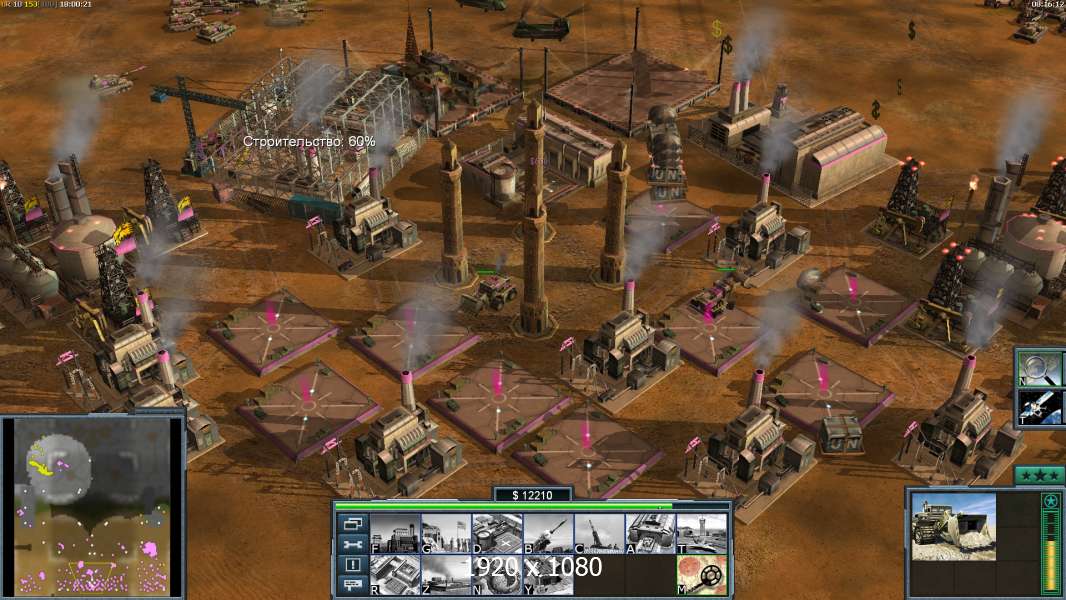Click the overlapping-windows button on command bar
This screenshot has width=1066, height=600.
[x=352, y=523]
